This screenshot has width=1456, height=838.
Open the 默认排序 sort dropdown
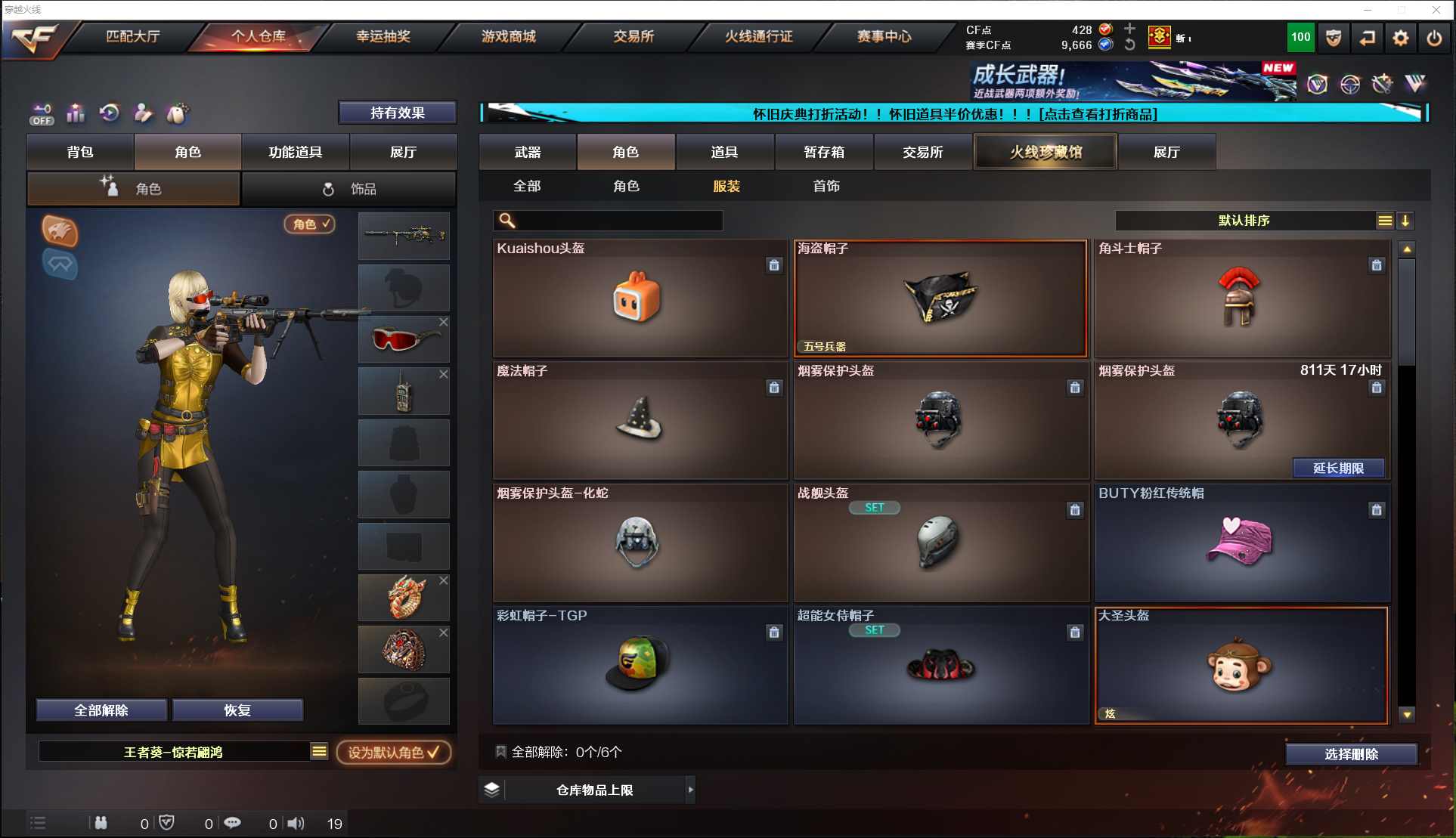point(1244,221)
